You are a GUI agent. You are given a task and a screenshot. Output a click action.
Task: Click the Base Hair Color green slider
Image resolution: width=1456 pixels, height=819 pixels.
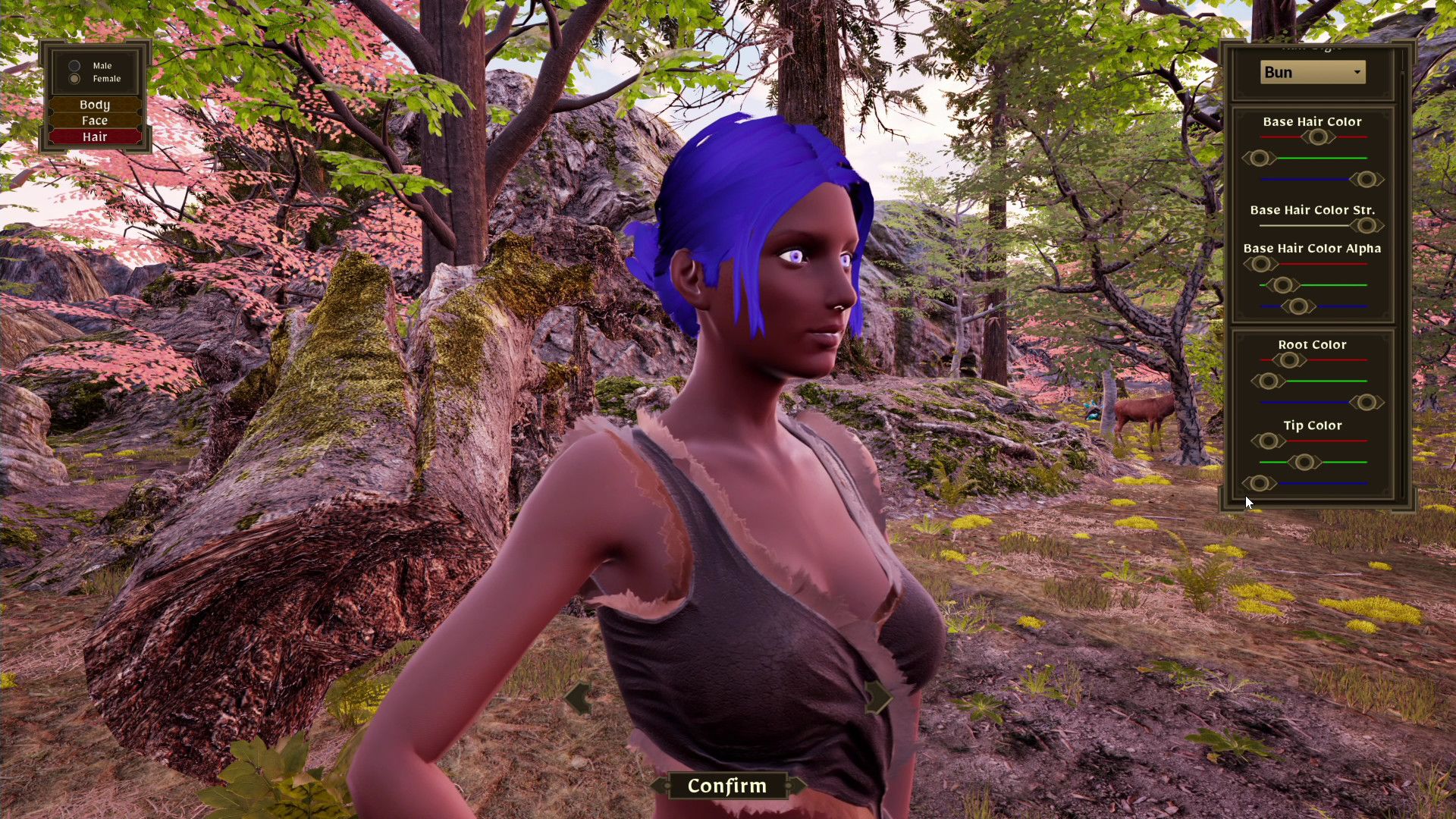coord(1260,158)
